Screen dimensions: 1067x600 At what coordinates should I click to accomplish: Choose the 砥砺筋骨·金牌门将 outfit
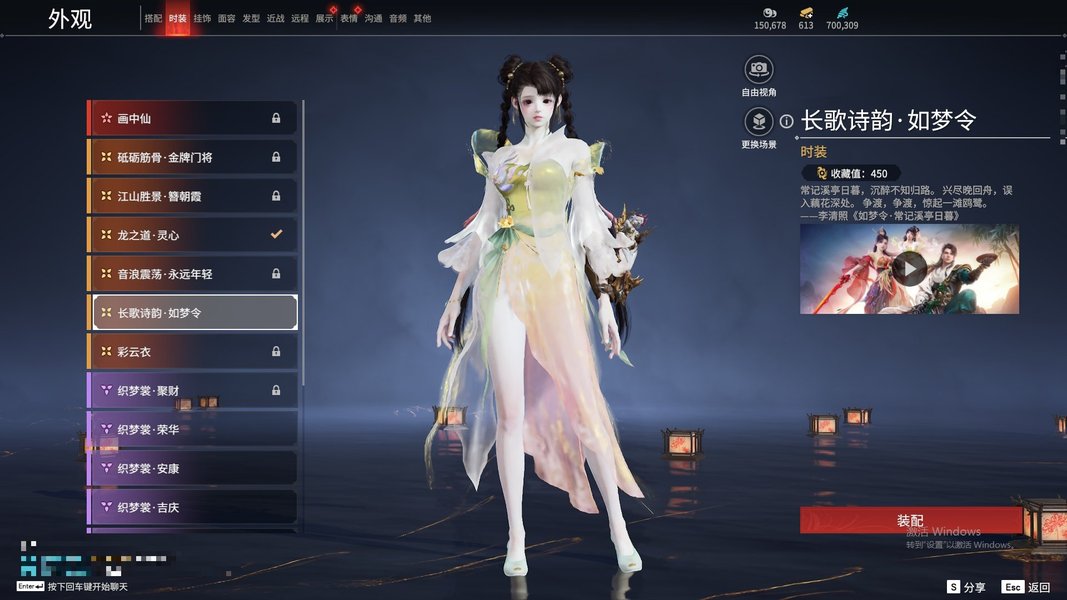tap(192, 157)
